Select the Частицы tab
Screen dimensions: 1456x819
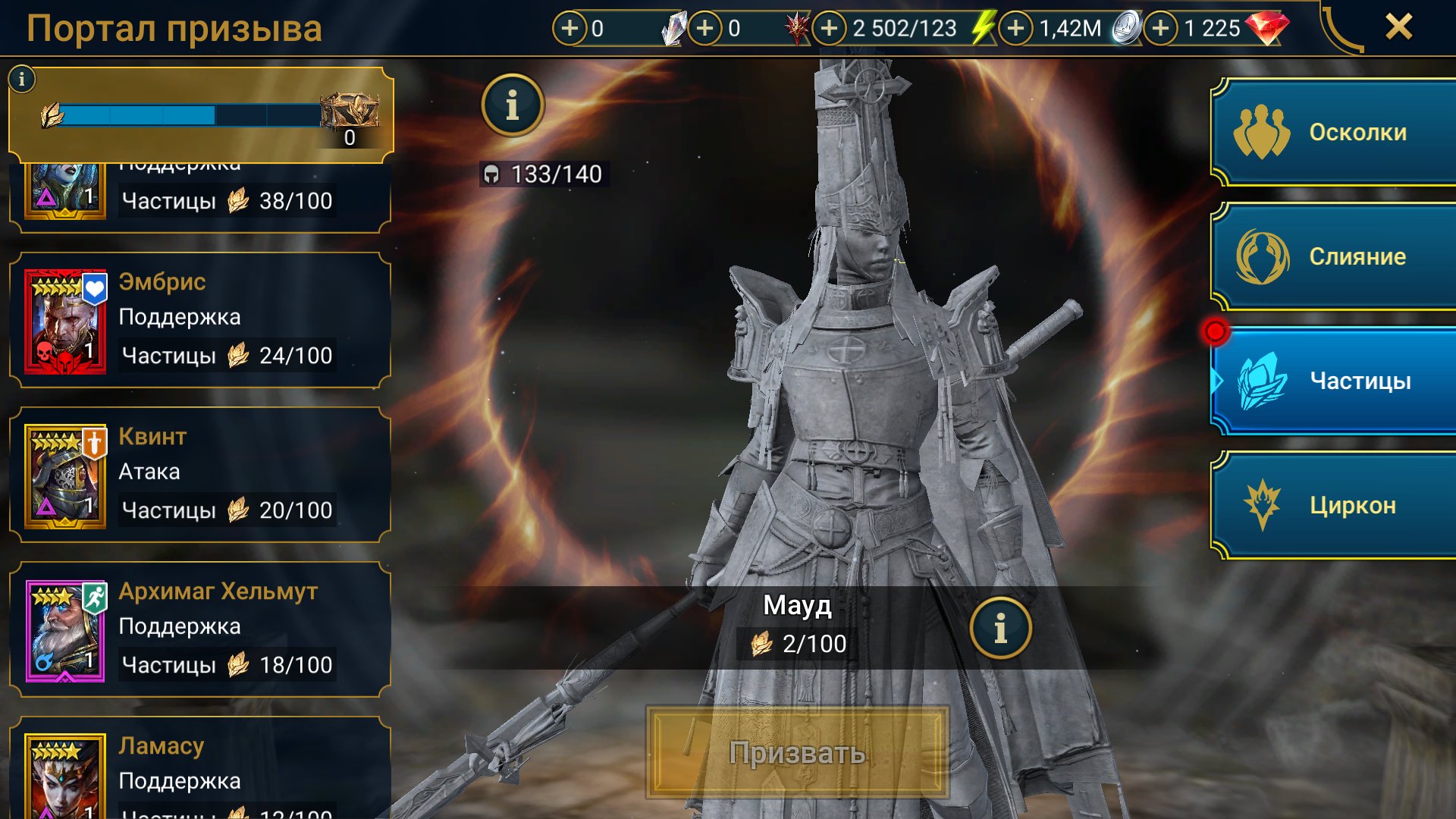tap(1333, 381)
